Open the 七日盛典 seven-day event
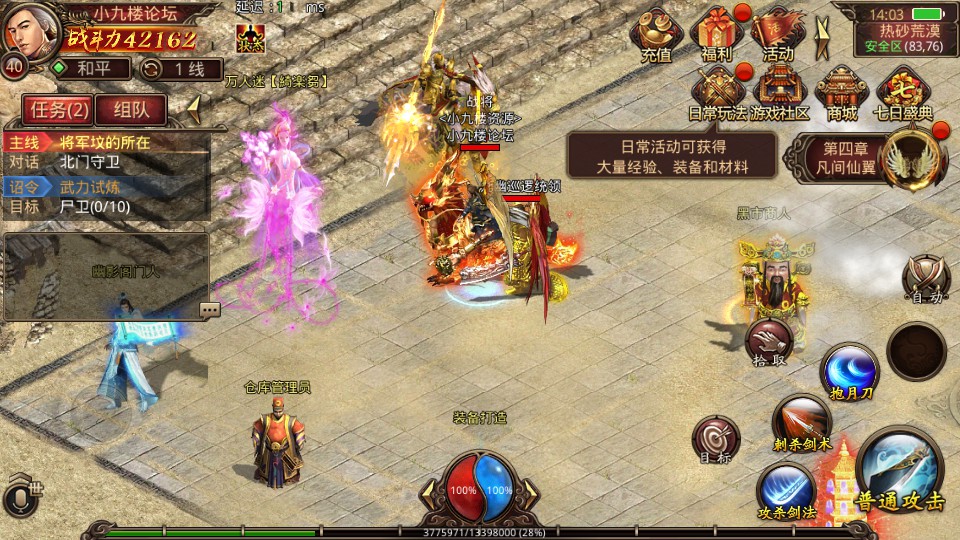This screenshot has width=960, height=540. [x=903, y=91]
